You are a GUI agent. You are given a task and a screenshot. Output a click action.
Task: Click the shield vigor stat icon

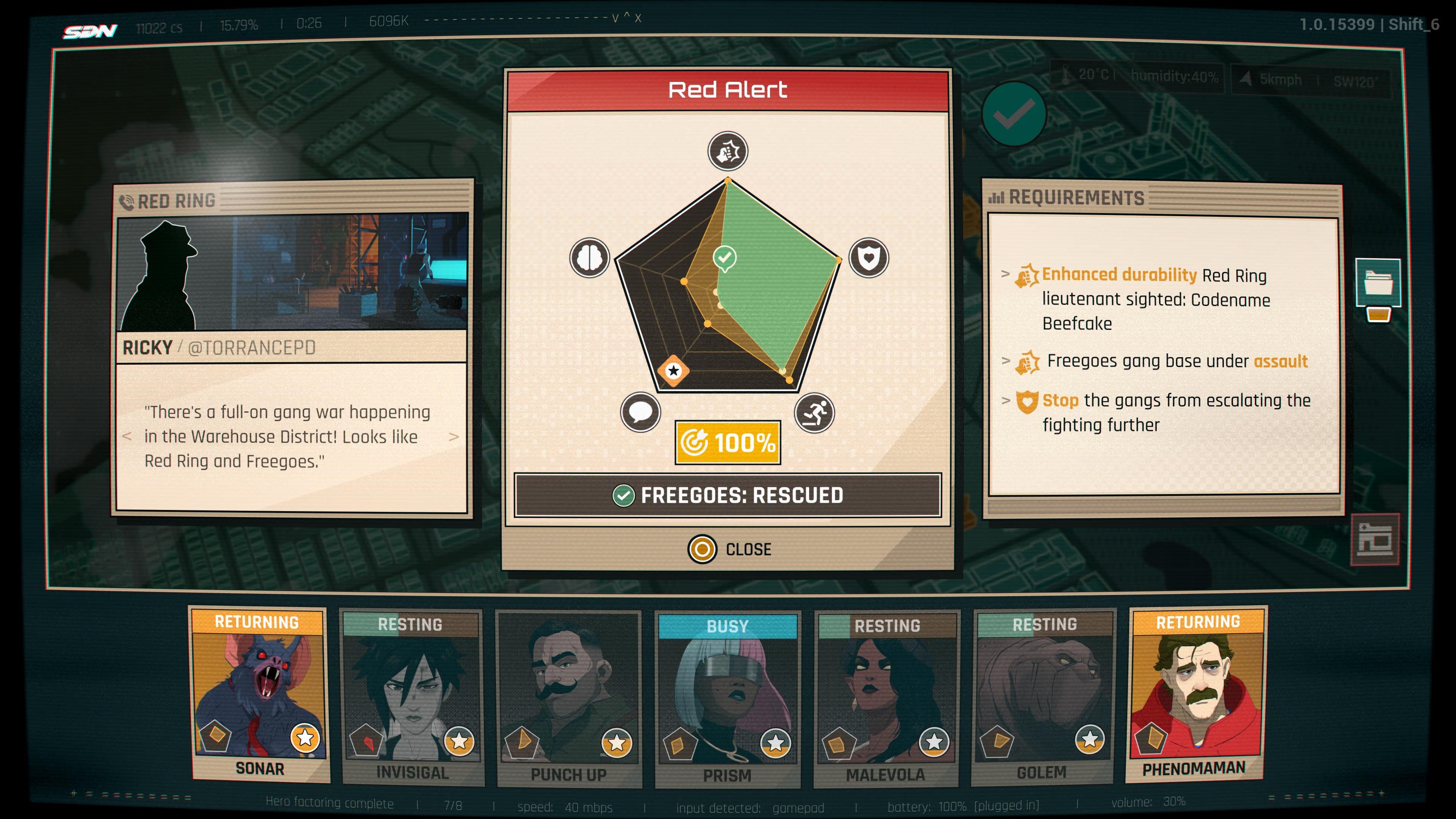pos(869,258)
